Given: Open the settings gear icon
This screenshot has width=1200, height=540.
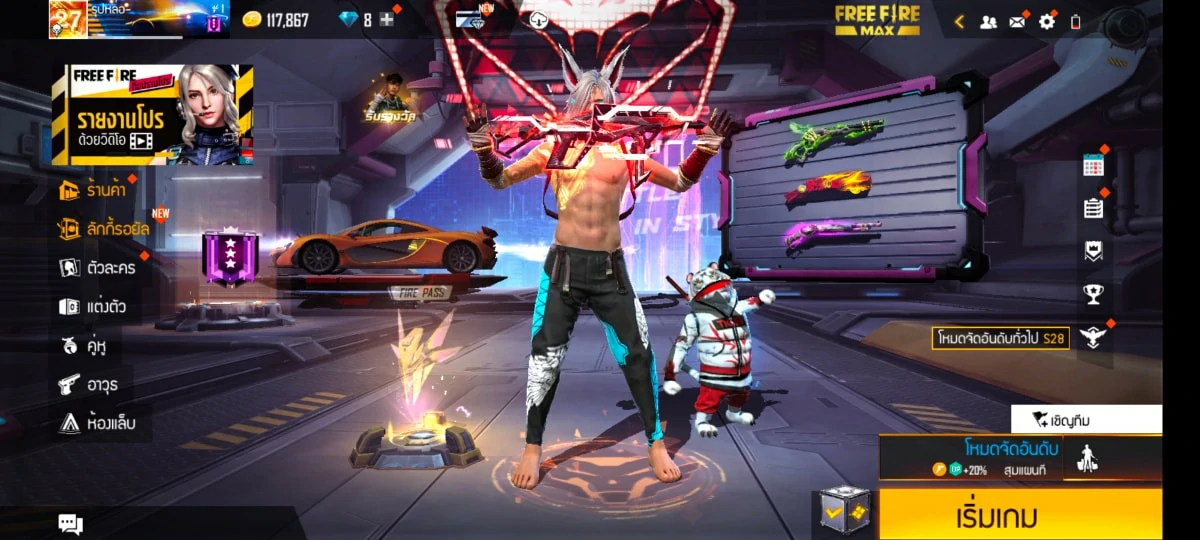Looking at the screenshot, I should pyautogui.click(x=1047, y=21).
